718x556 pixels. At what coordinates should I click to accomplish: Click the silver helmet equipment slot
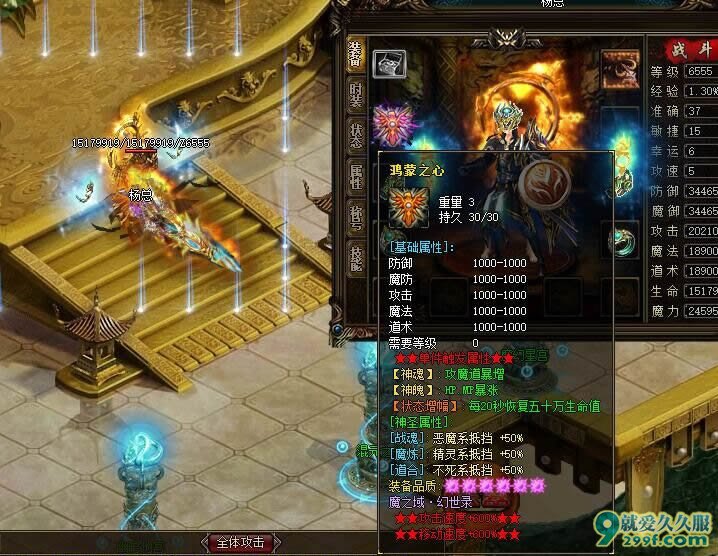(388, 64)
